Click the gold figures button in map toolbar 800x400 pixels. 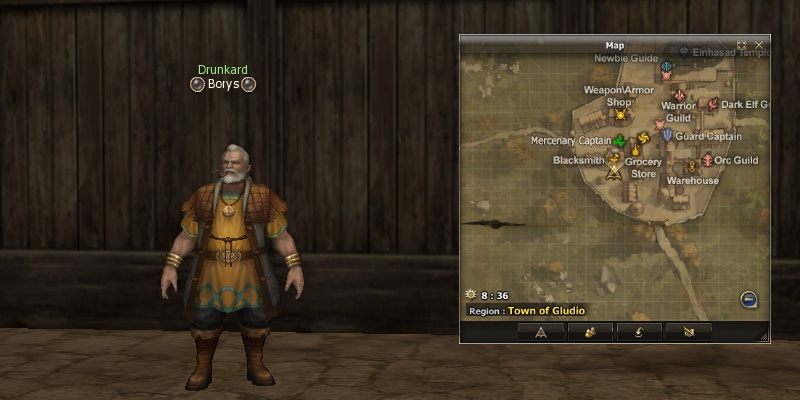(x=590, y=332)
